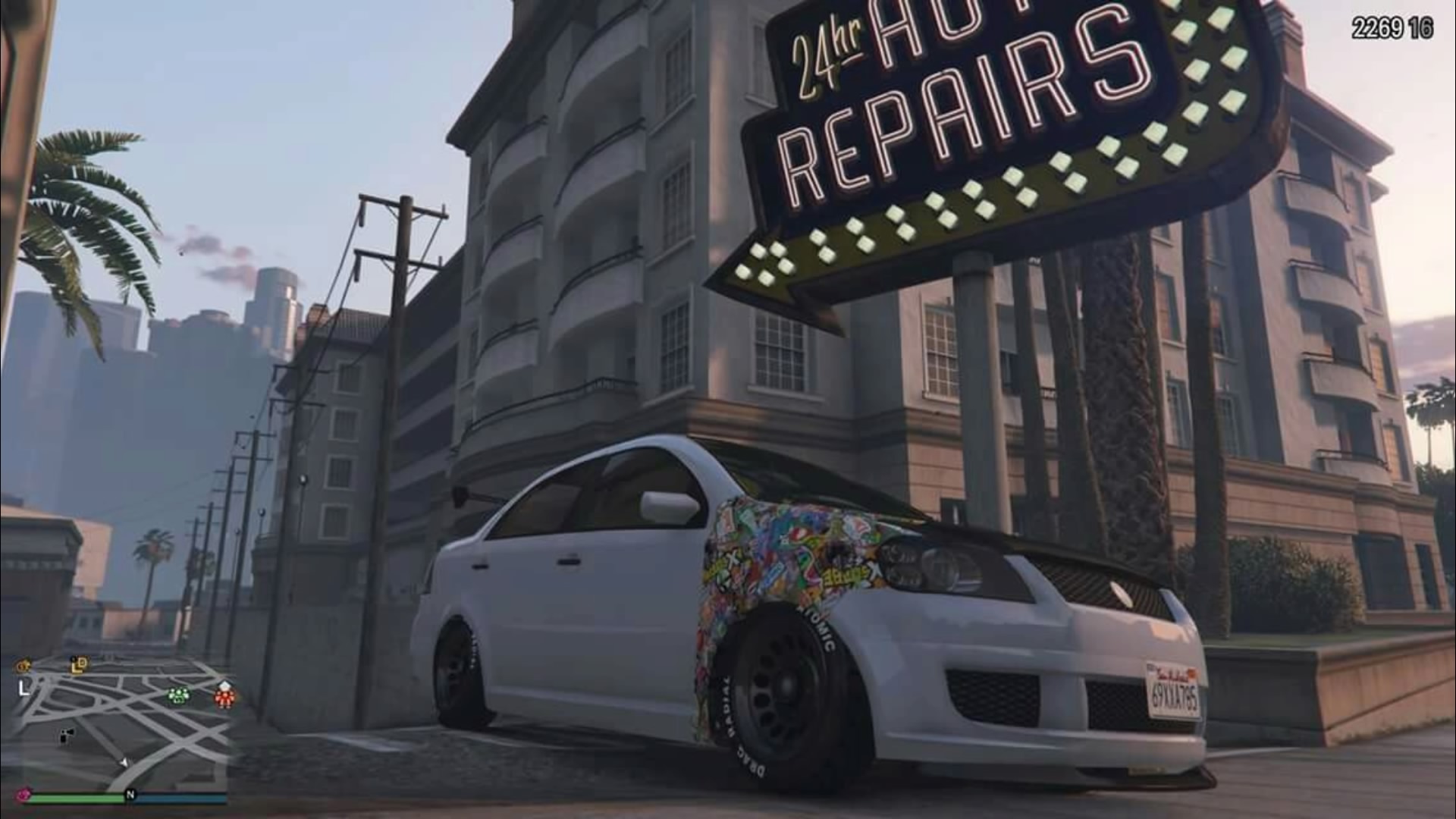
Task: Click the pink blip at minimap corner
Action: click(24, 794)
